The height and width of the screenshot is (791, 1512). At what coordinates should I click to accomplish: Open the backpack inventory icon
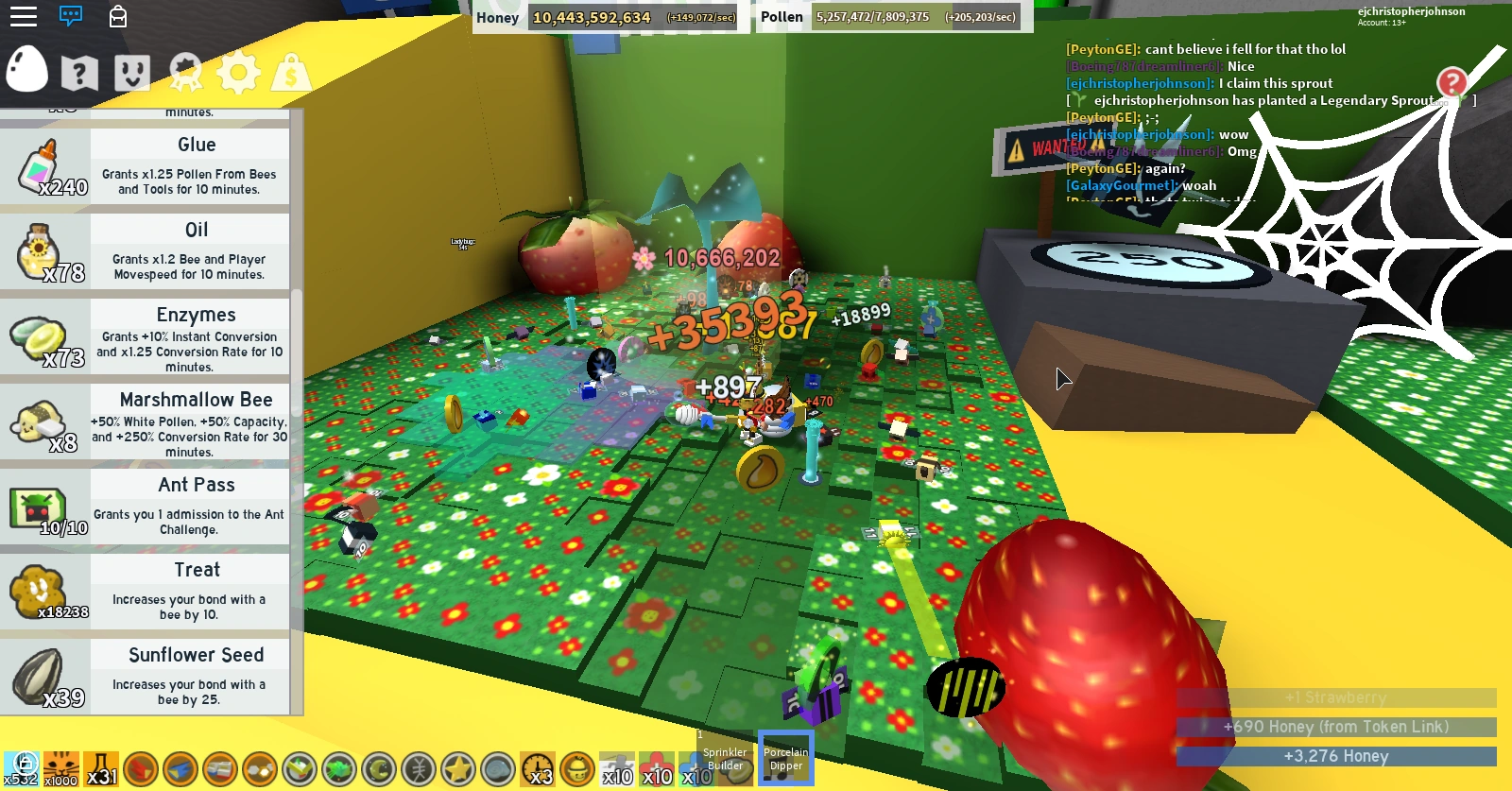117,17
